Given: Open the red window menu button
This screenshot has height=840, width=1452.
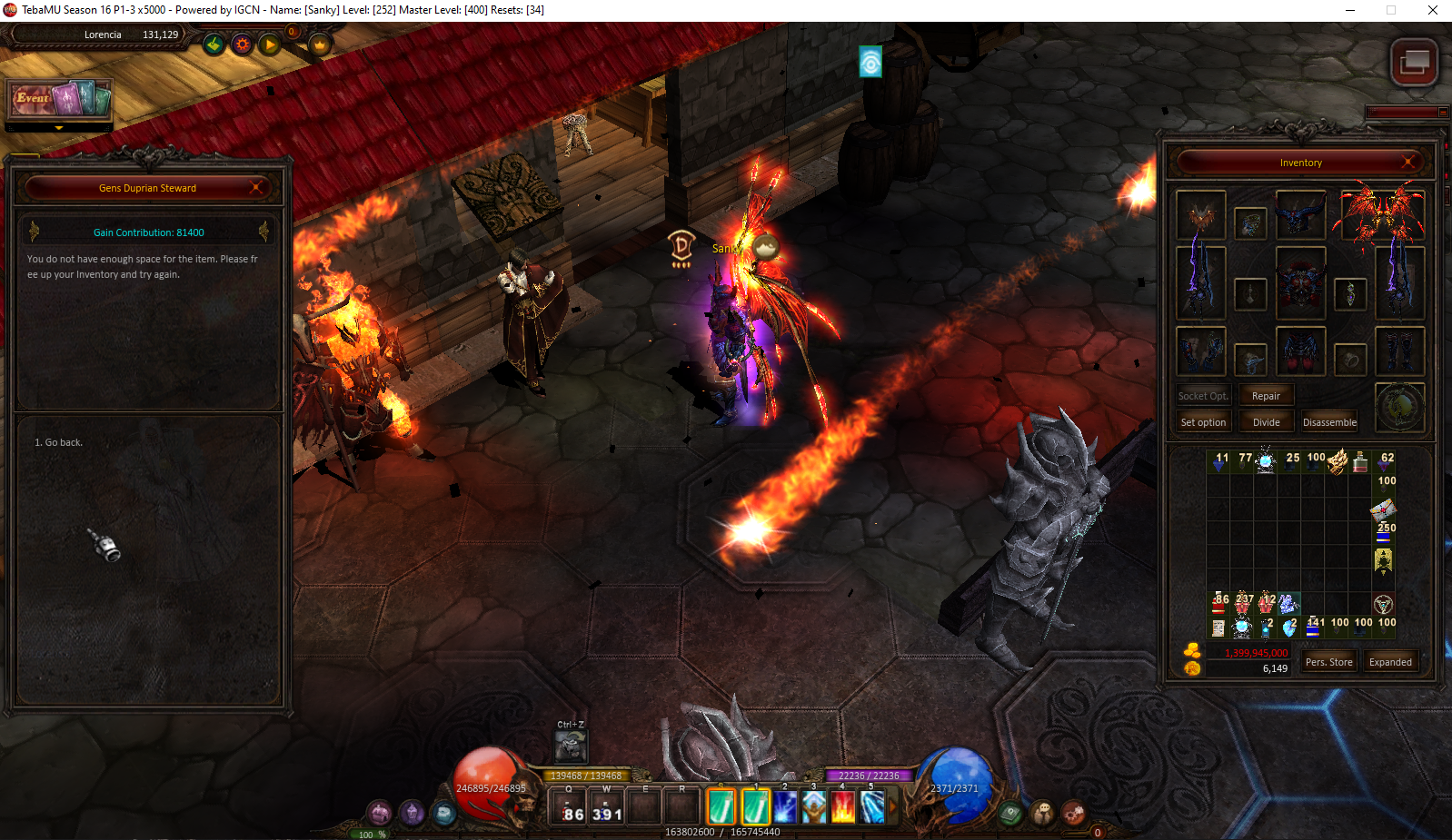Looking at the screenshot, I should [x=1414, y=63].
